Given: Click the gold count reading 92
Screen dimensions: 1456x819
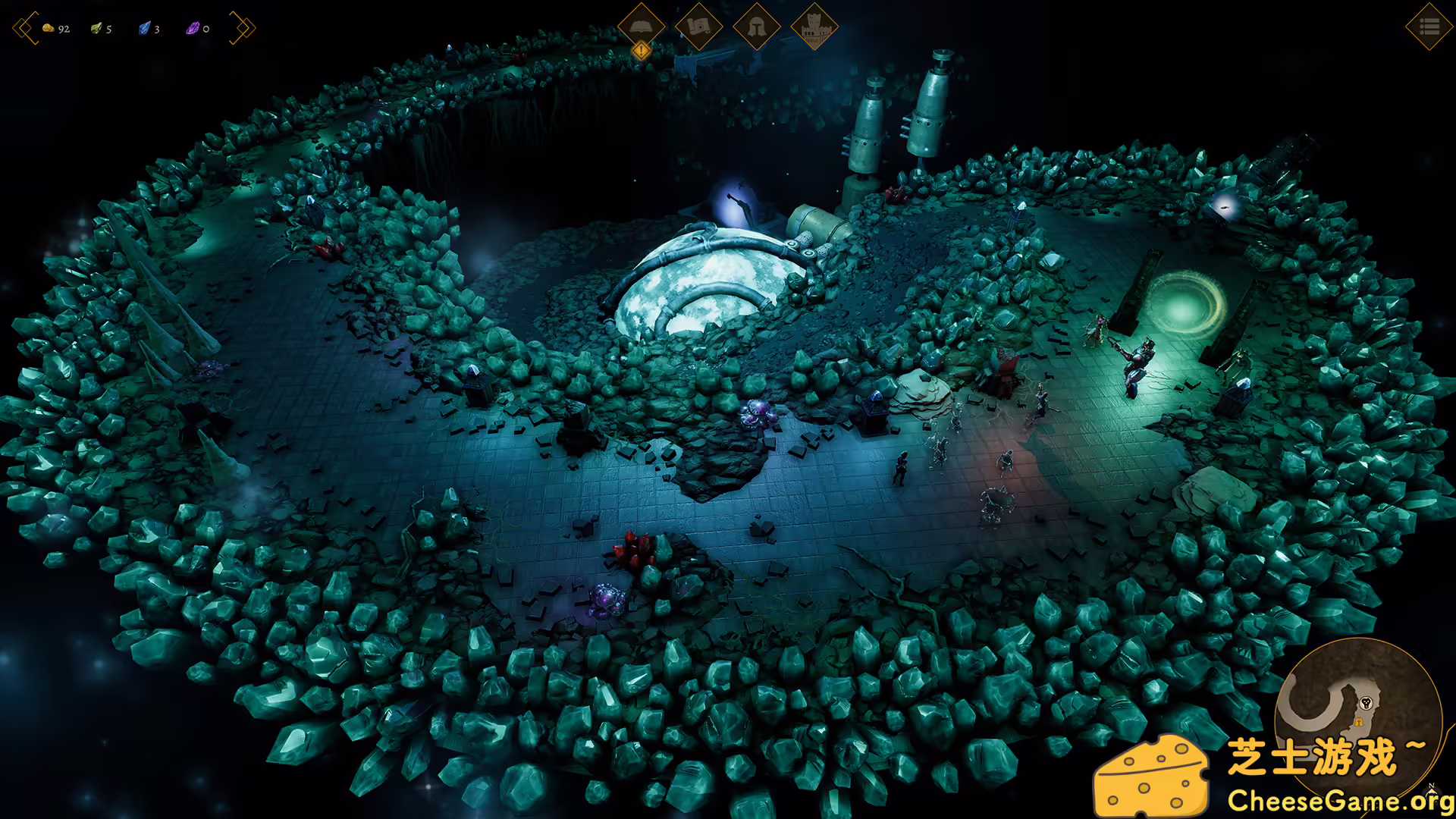Looking at the screenshot, I should coord(64,29).
